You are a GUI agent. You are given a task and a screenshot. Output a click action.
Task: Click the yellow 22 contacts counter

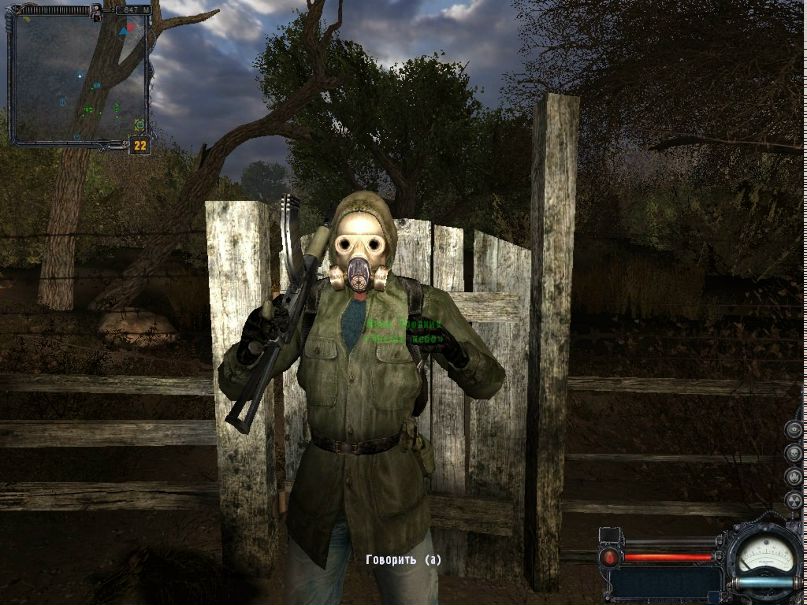(x=140, y=146)
